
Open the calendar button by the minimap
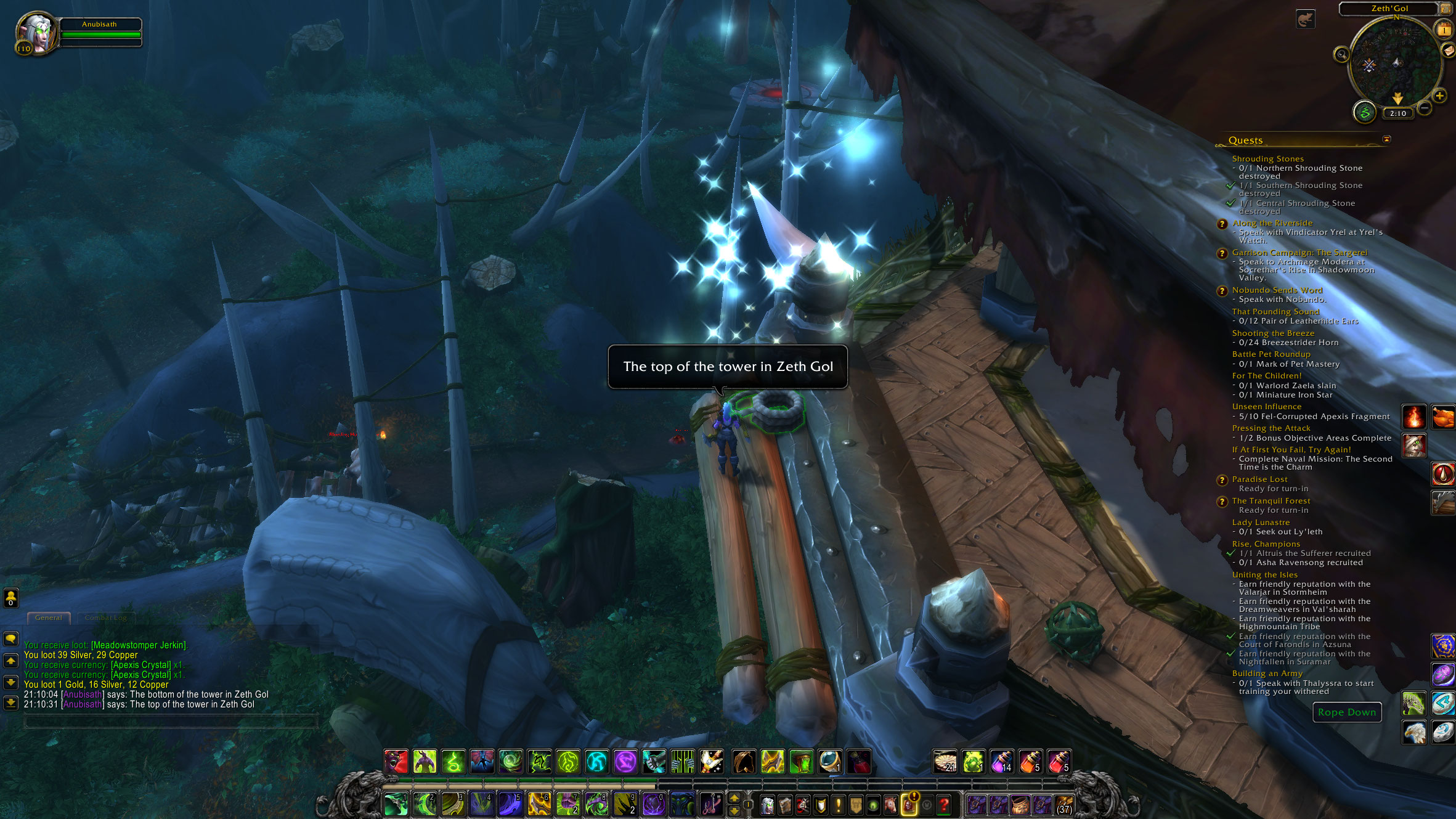1444,30
